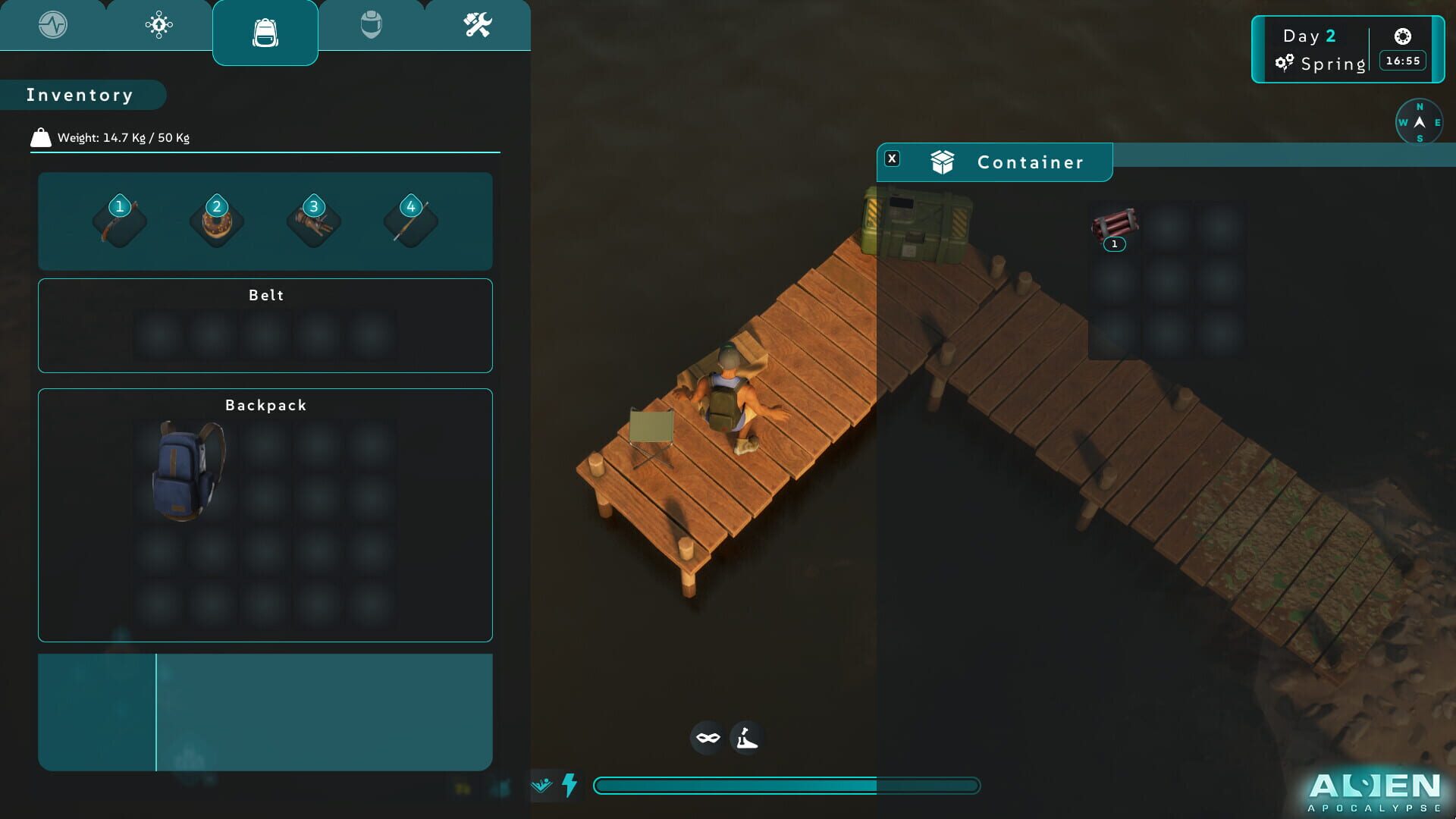This screenshot has width=1456, height=819.
Task: Toggle the sneak boot ability icon
Action: click(747, 737)
